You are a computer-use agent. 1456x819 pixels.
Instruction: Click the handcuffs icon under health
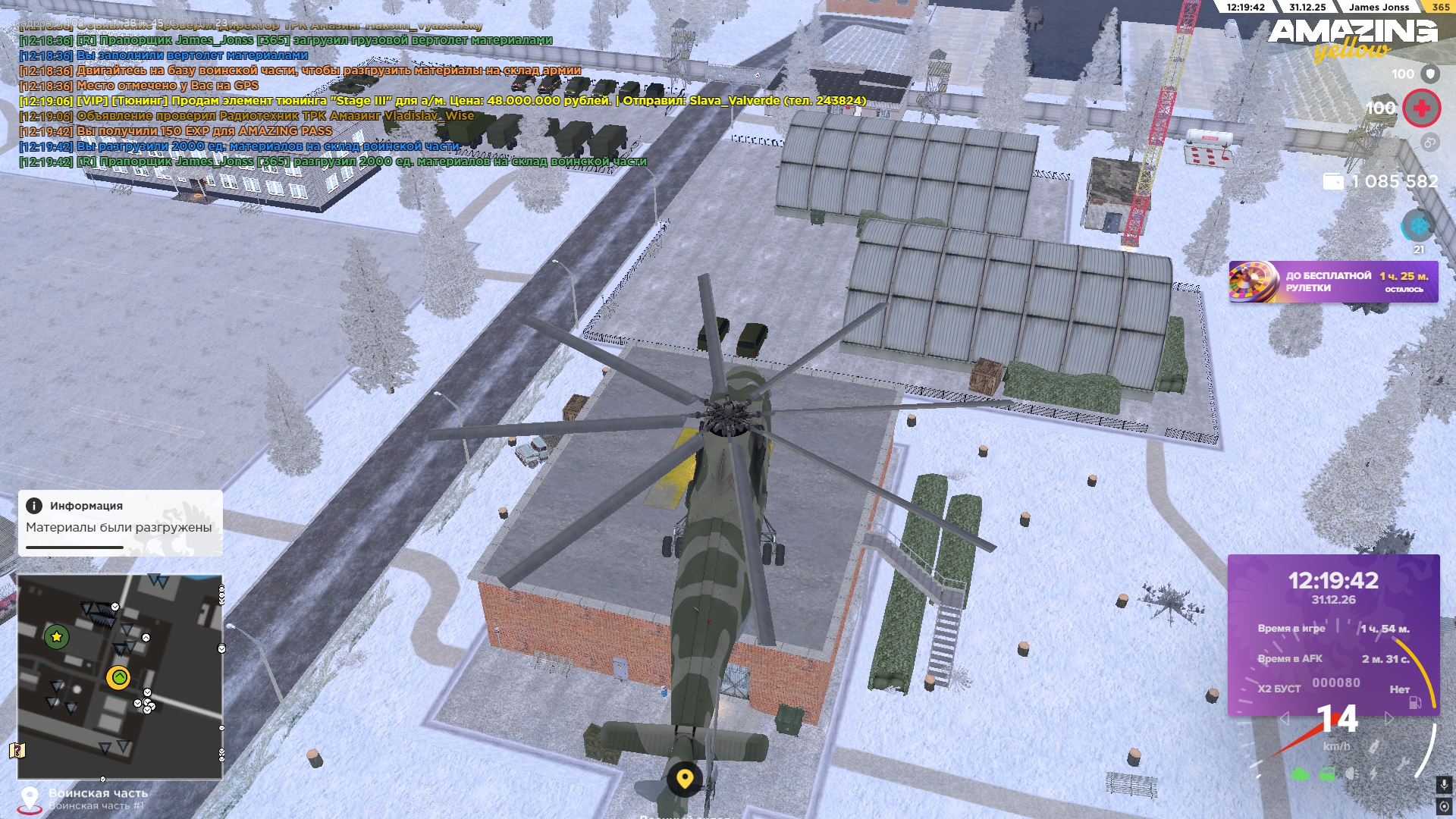1429,143
